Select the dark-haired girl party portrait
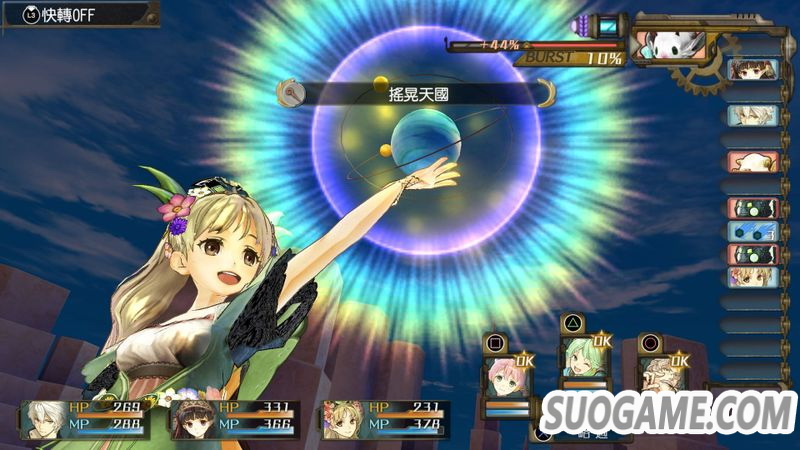The image size is (800, 450). 191,419
